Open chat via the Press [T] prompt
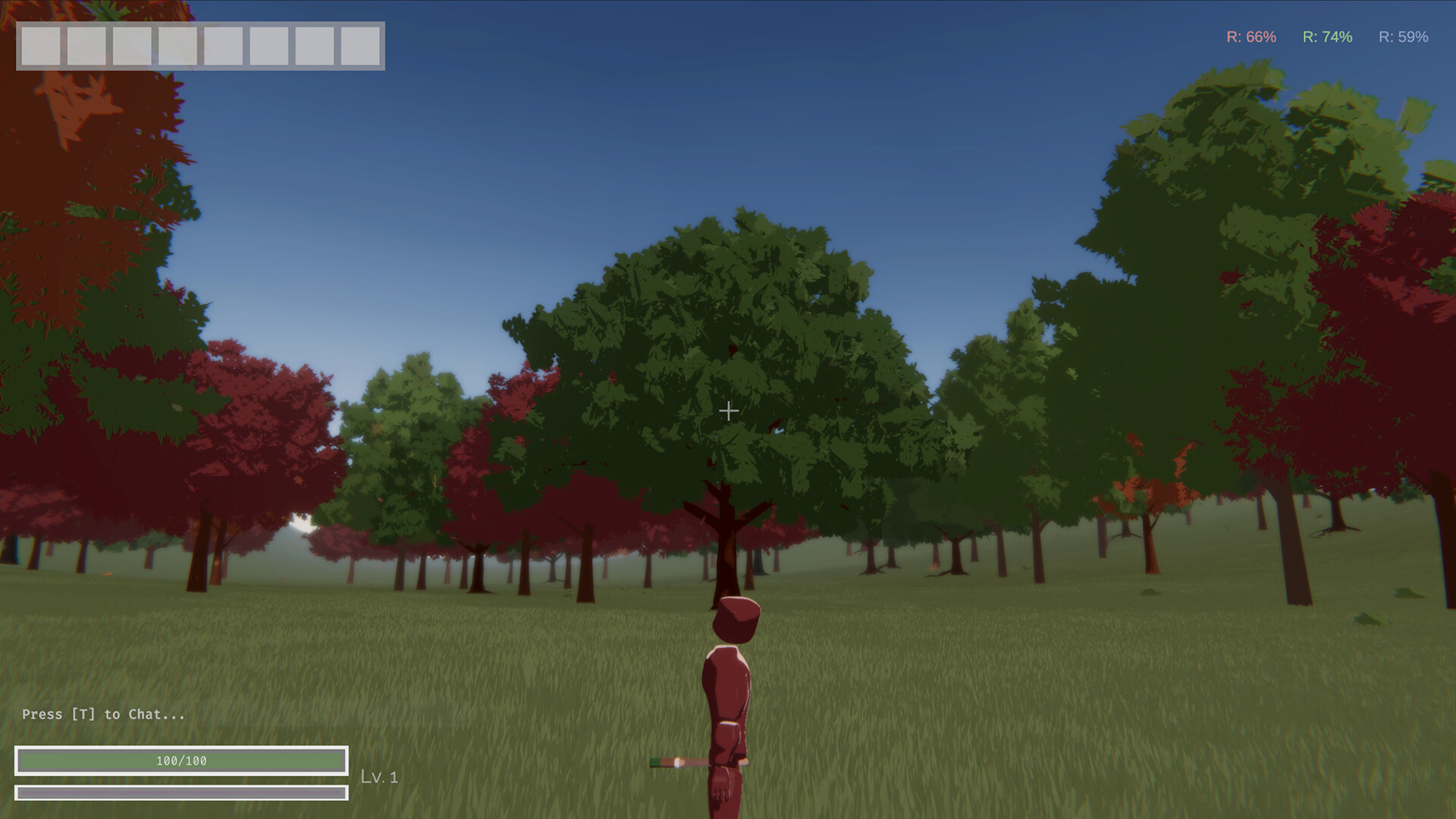Image resolution: width=1456 pixels, height=819 pixels. tap(102, 714)
